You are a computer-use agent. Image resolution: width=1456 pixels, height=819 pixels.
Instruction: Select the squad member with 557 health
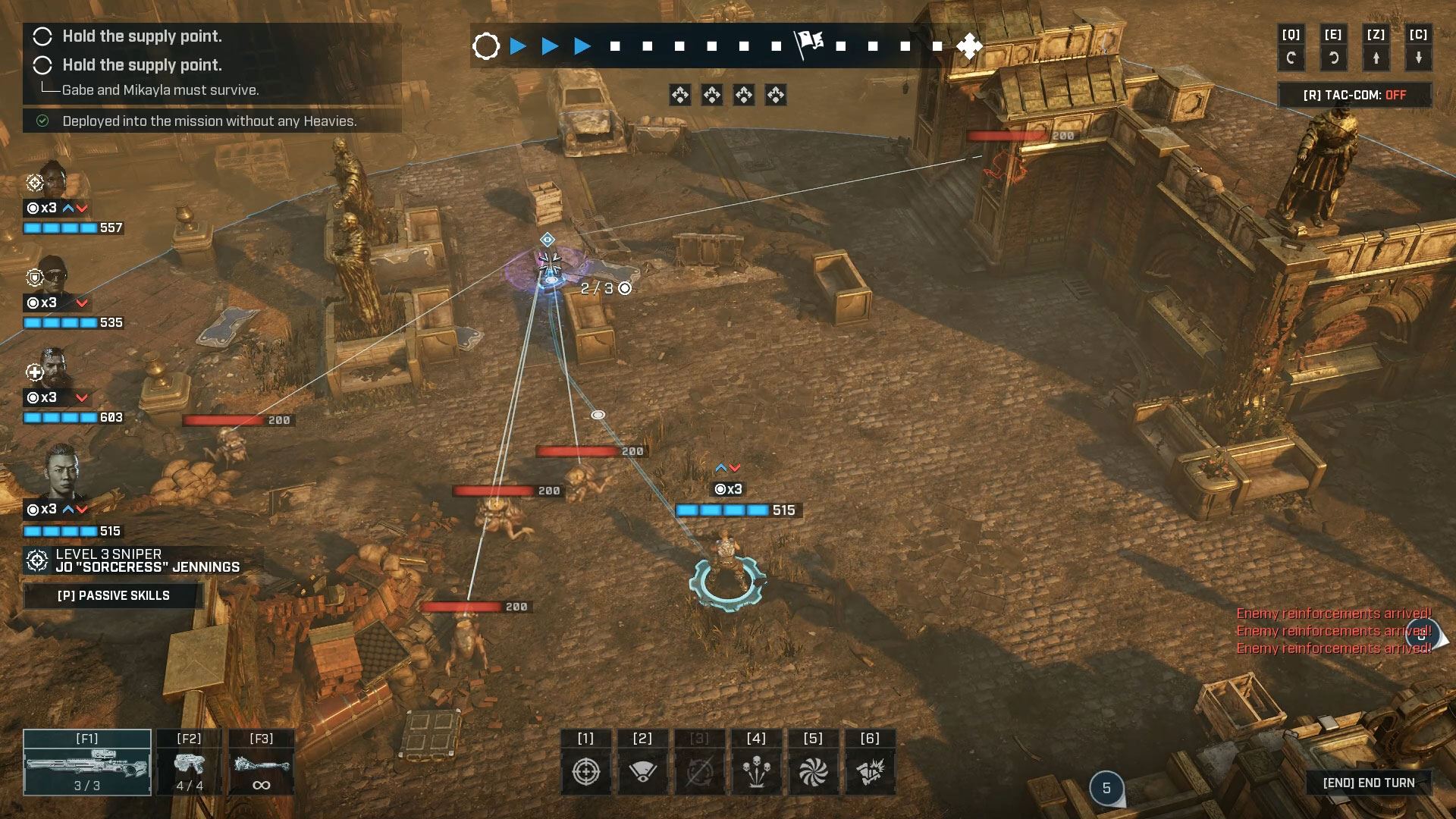click(53, 182)
